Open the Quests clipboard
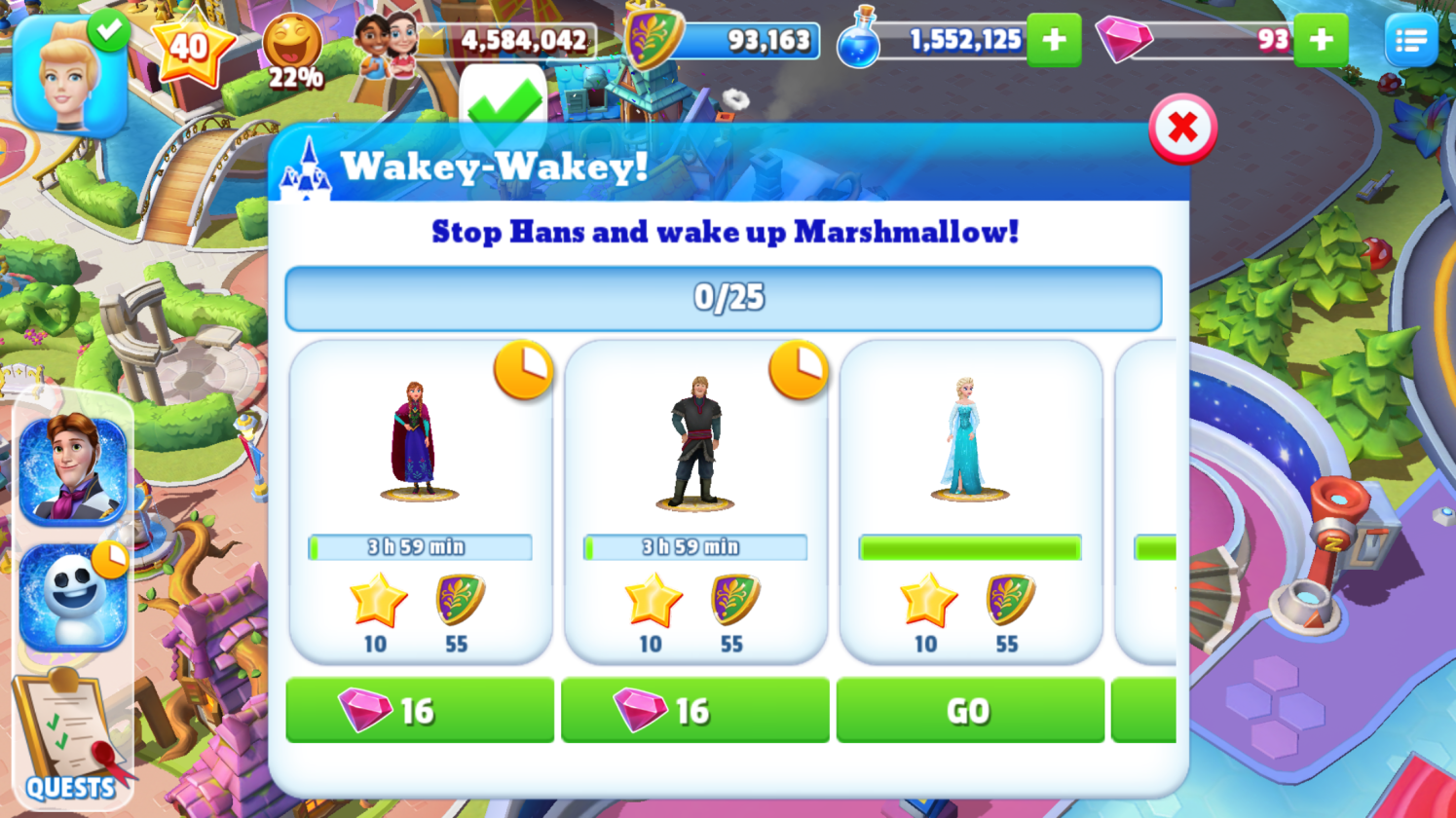Viewport: 1456px width, 818px height. 68,735
